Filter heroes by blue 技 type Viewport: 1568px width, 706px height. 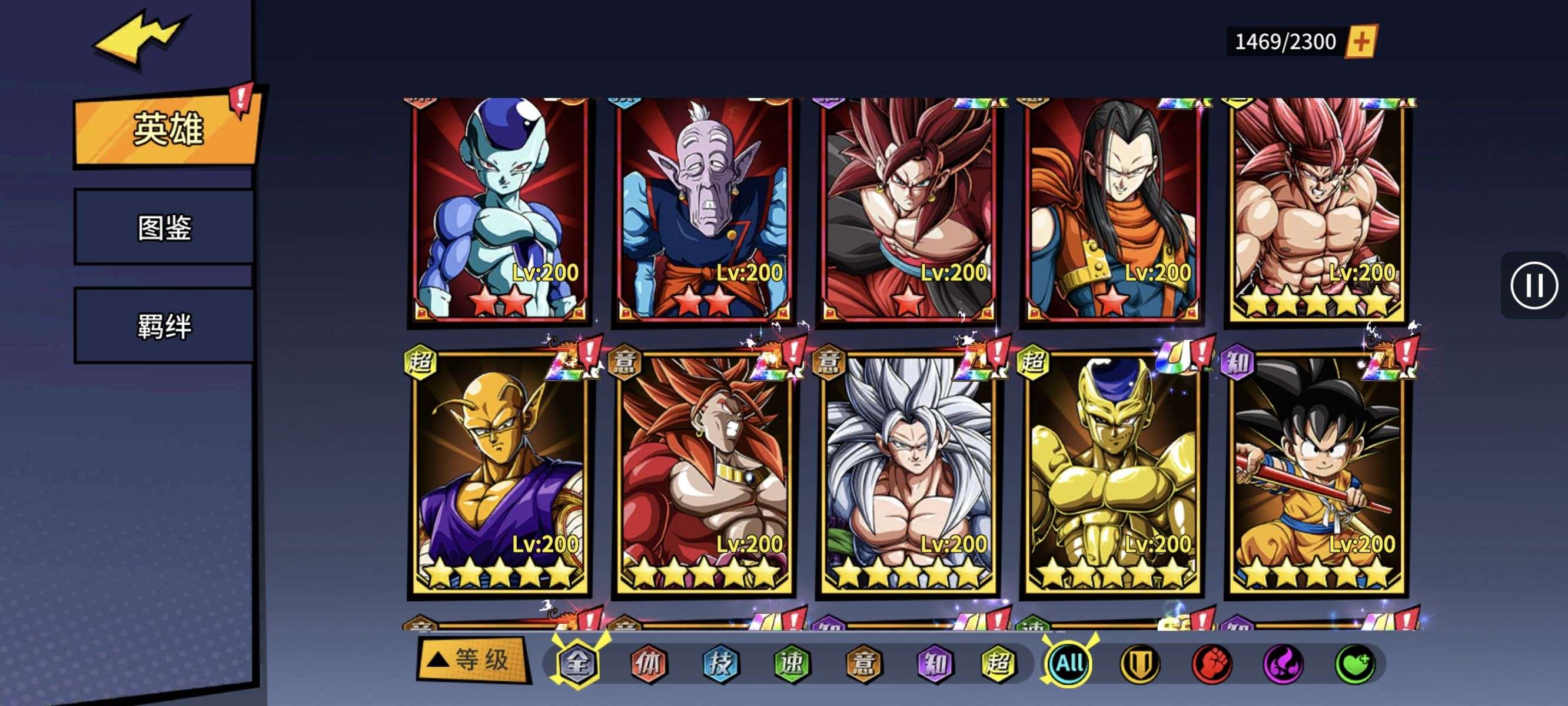point(720,664)
